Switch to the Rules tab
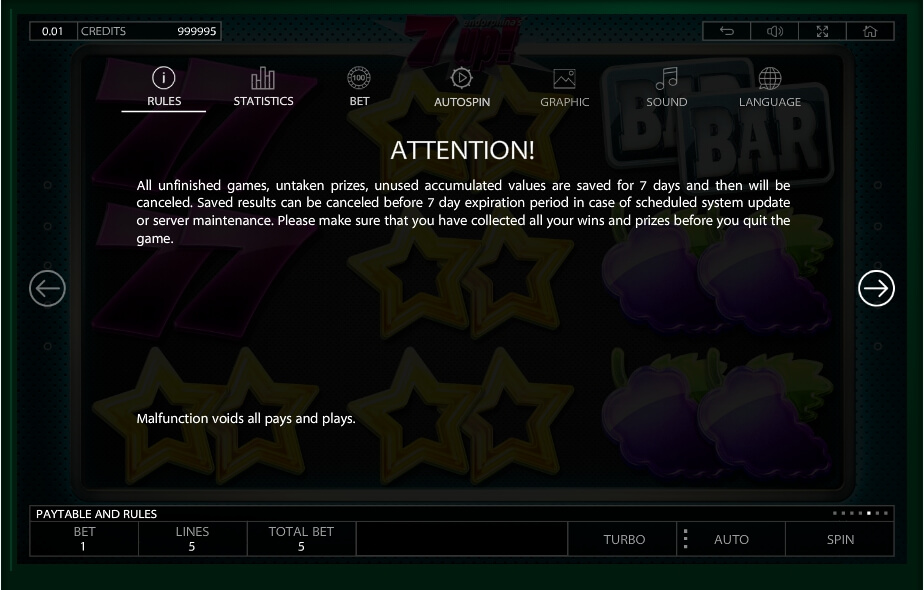The image size is (924, 590). (x=164, y=87)
